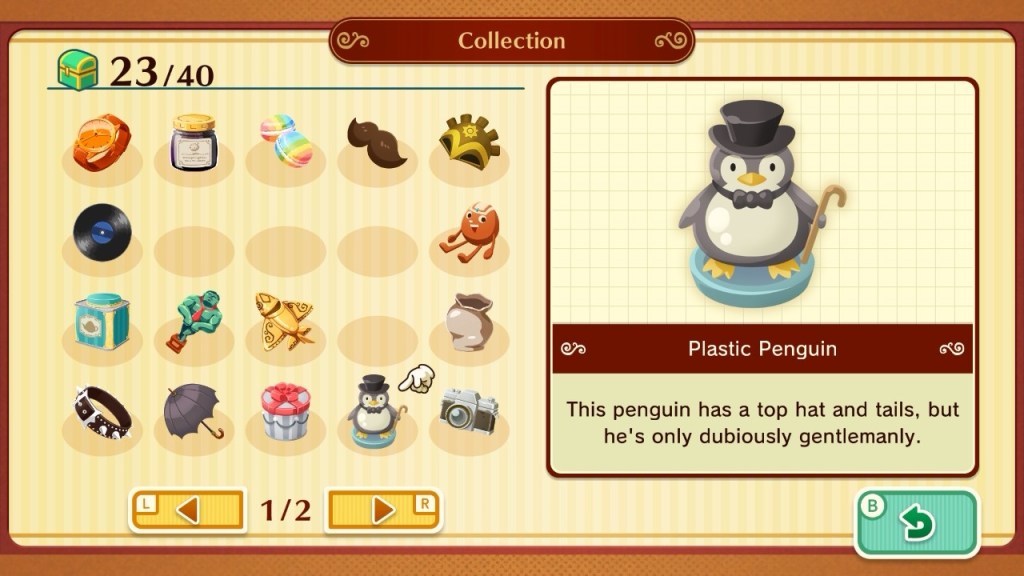
Task: Choose the black vinyl record
Action: [x=101, y=232]
